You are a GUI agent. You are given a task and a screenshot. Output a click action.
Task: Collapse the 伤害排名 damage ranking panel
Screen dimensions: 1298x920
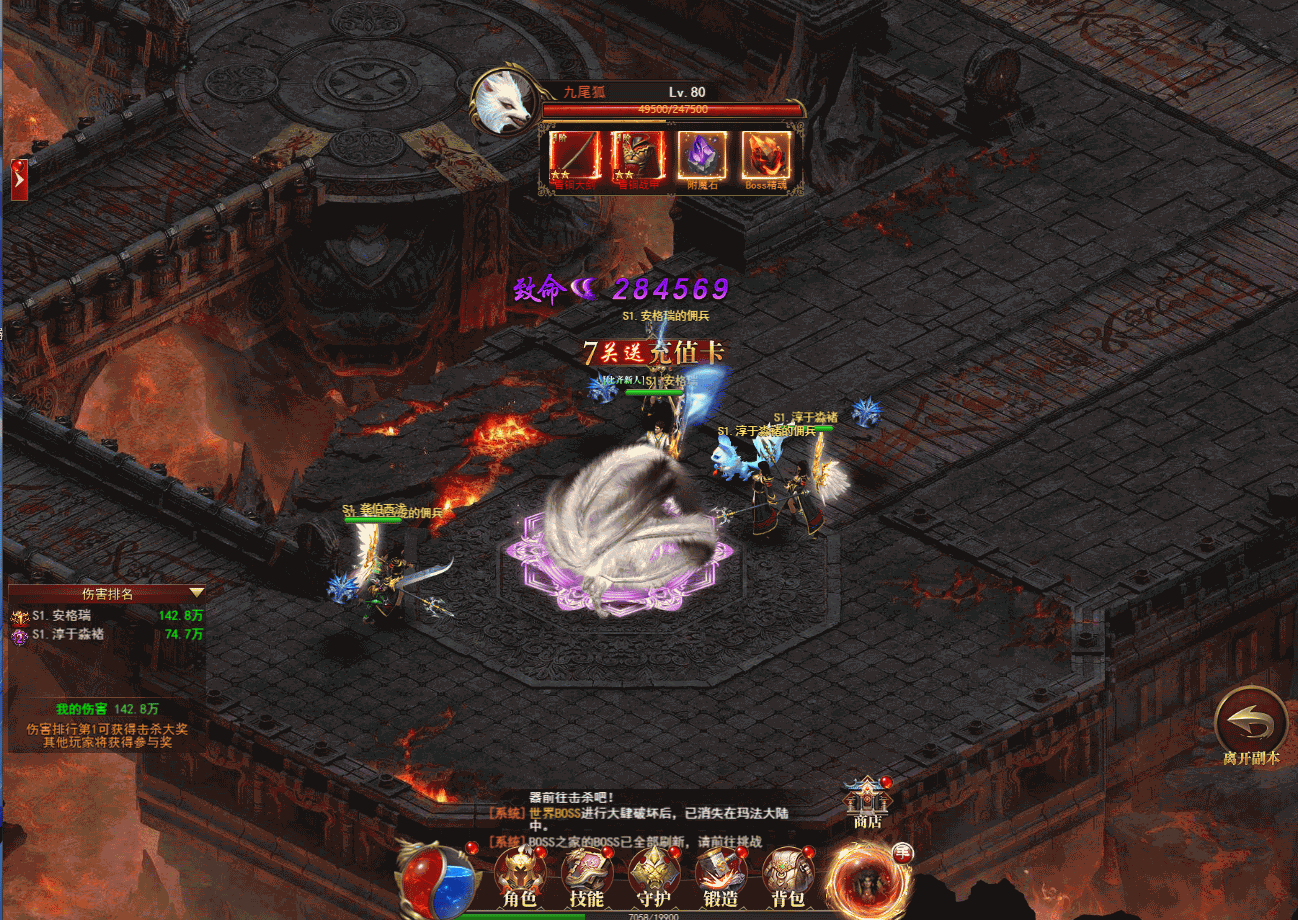click(196, 593)
